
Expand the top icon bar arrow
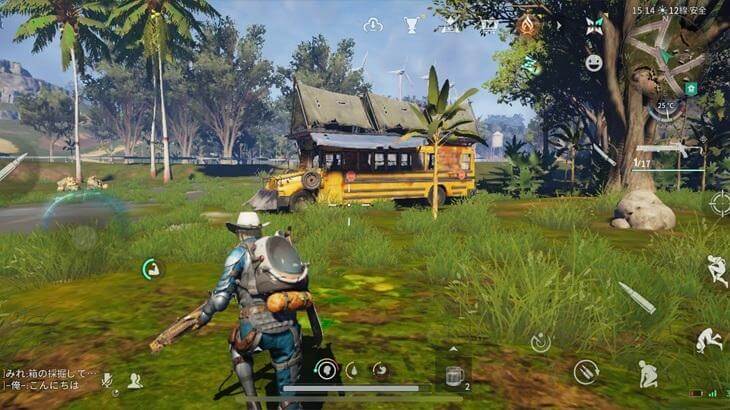[x=558, y=24]
